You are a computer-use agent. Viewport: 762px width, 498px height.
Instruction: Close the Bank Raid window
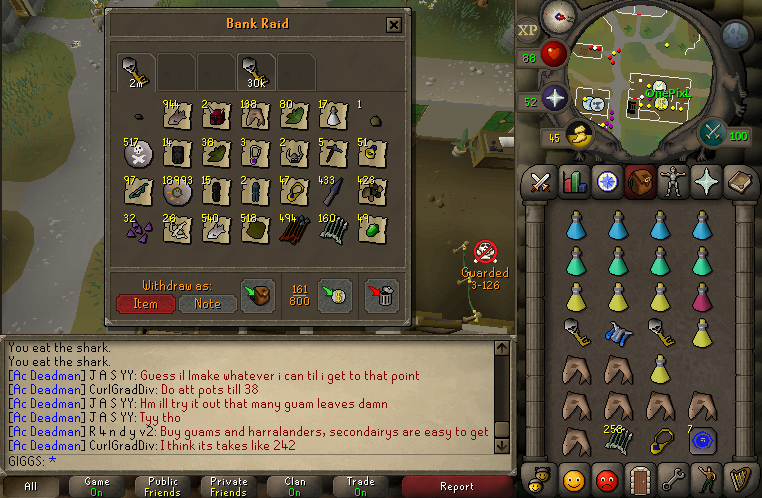tap(394, 25)
